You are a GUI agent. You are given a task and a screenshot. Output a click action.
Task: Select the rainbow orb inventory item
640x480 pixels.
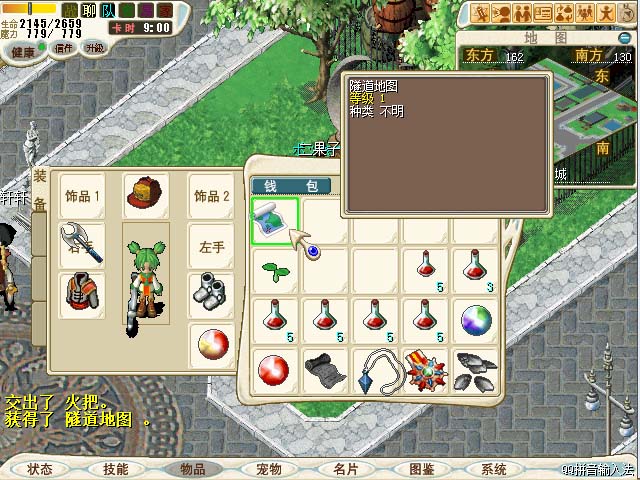[476, 320]
